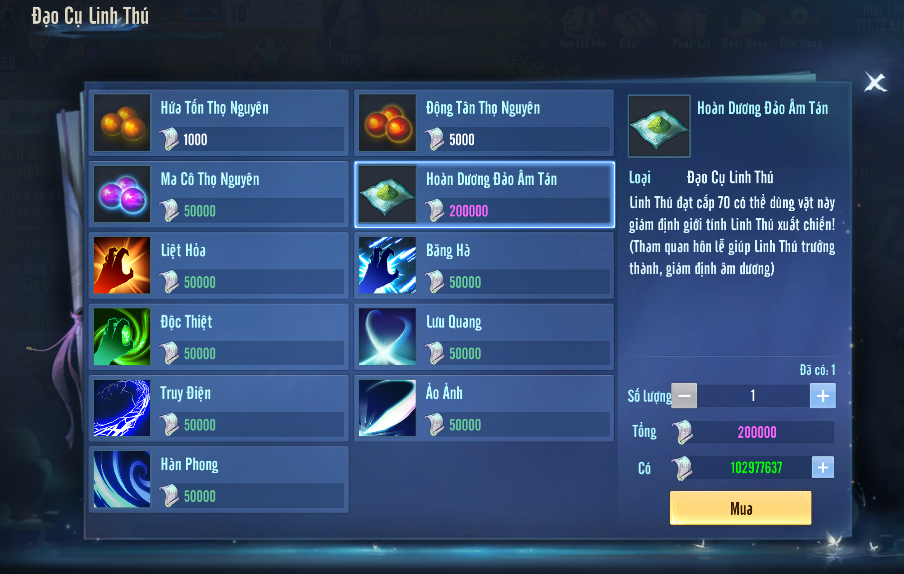Screen dimensions: 904x574
Task: Buy the item with the Mua button
Action: (x=740, y=508)
